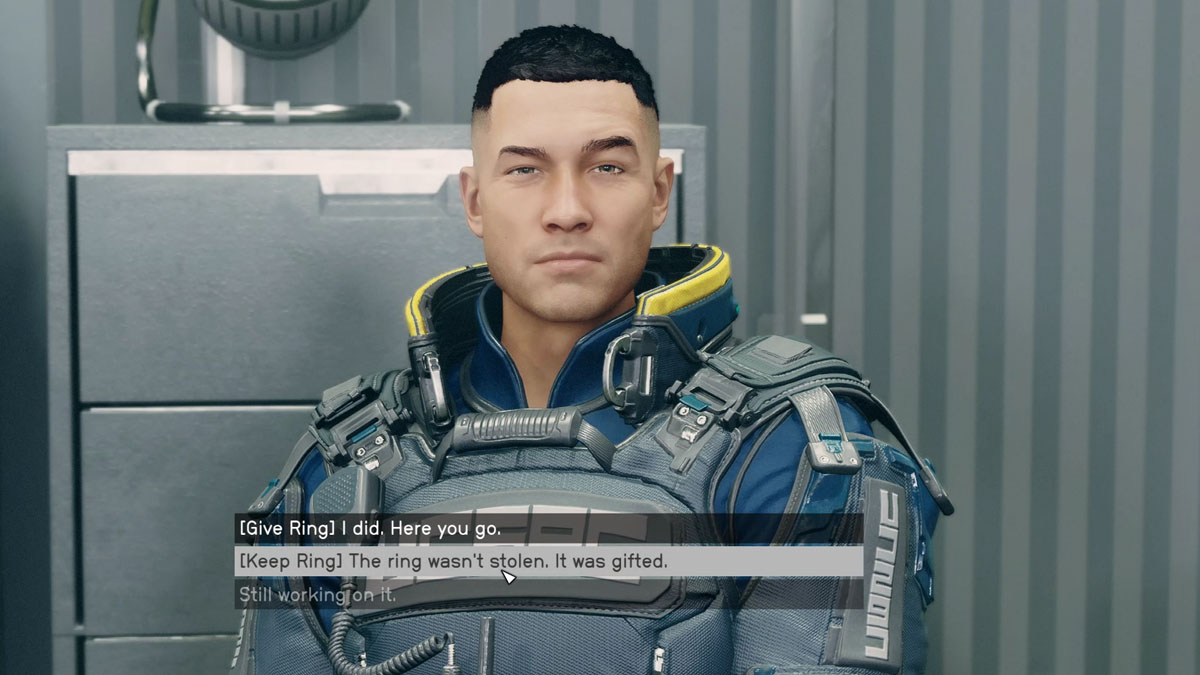The width and height of the screenshot is (1200, 675).
Task: Select the "Keep Ring" gifted response
Action: point(452,561)
